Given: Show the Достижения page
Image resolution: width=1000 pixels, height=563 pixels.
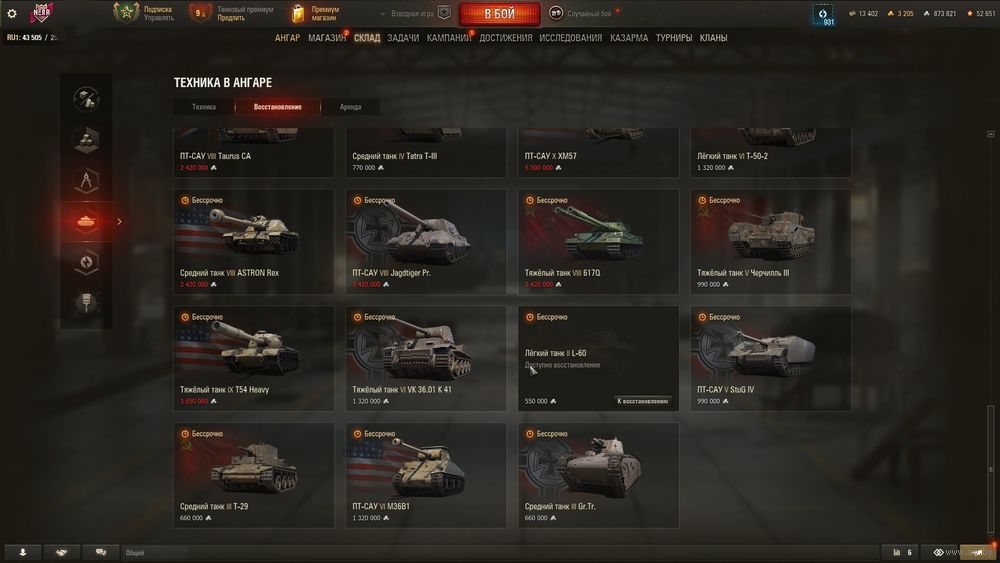Looking at the screenshot, I should 506,38.
